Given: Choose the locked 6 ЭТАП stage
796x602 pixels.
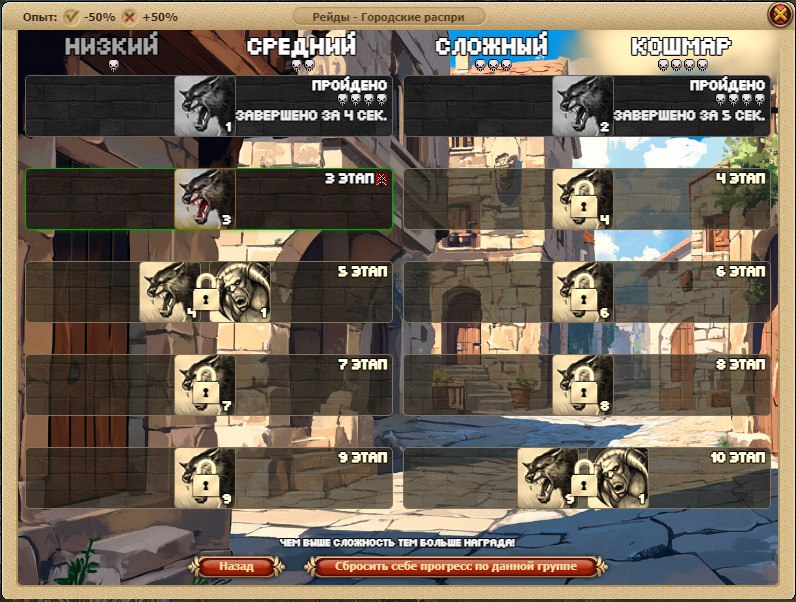Looking at the screenshot, I should [586, 292].
